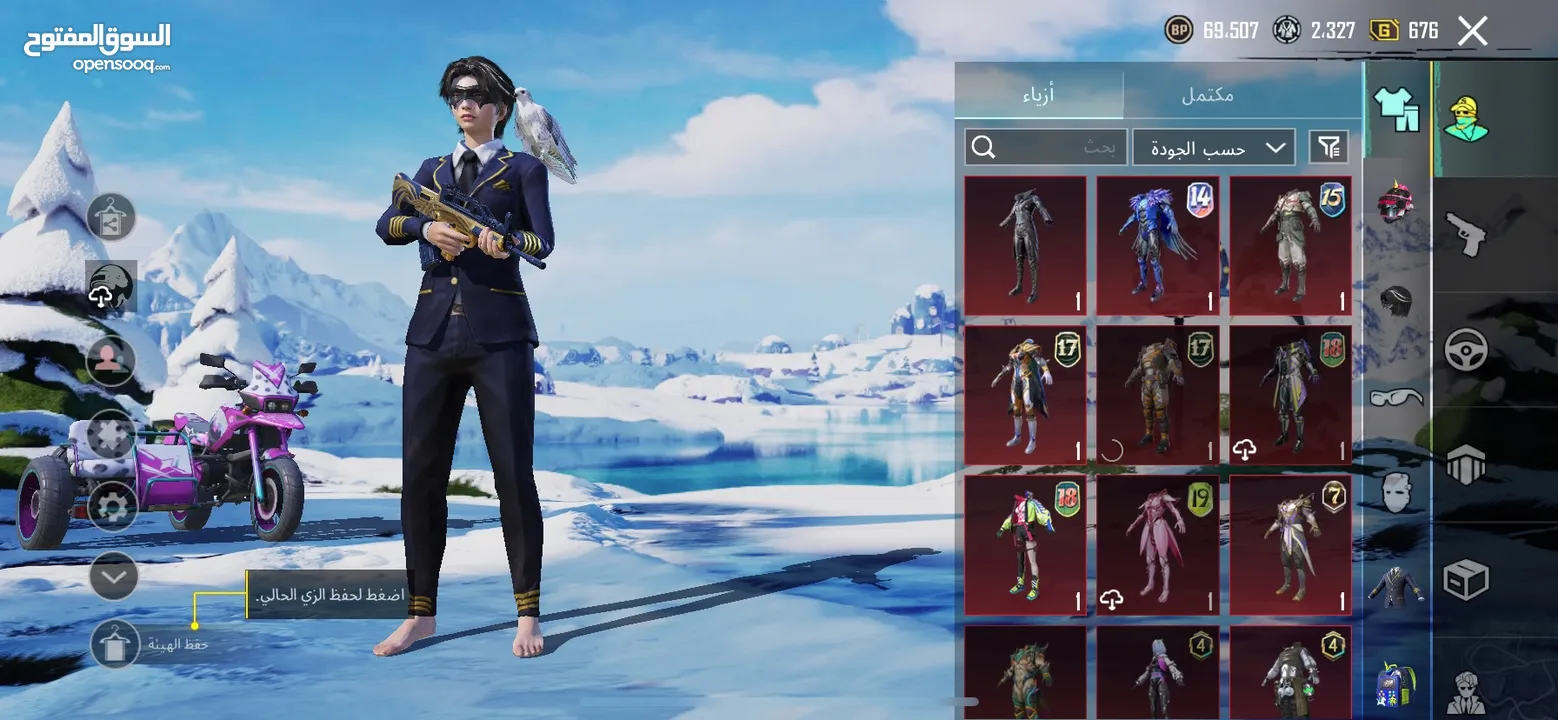
Task: Open the حسب الجودة sort dropdown
Action: 1213,148
